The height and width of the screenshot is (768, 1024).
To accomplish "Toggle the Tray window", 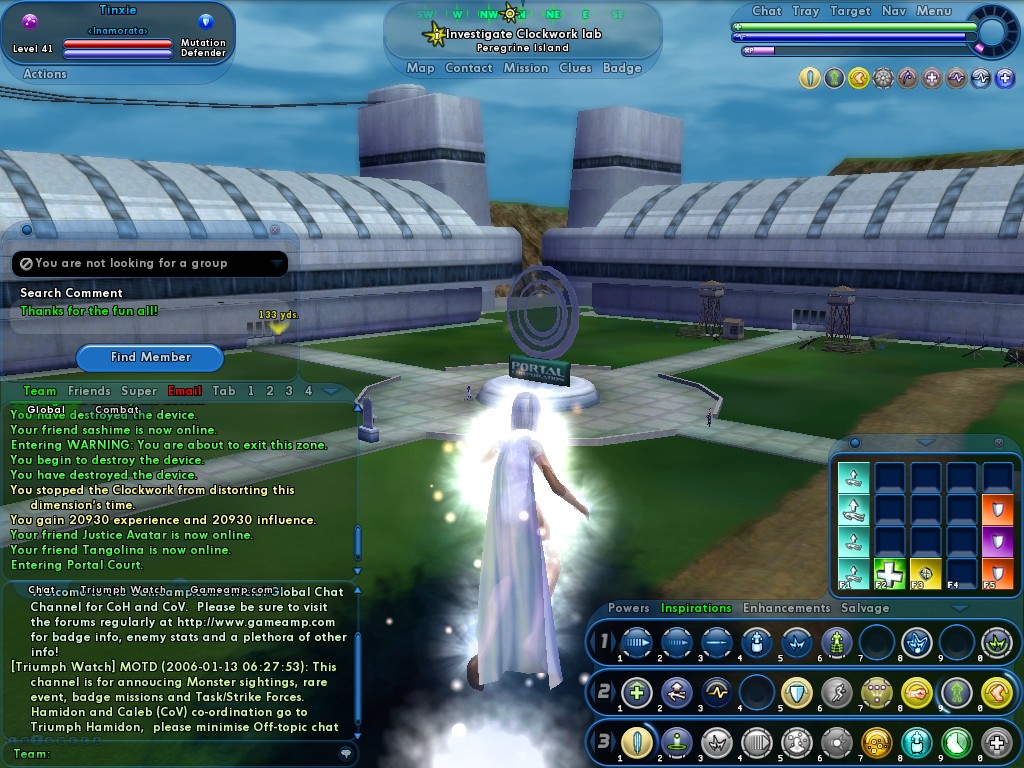I will pos(806,11).
